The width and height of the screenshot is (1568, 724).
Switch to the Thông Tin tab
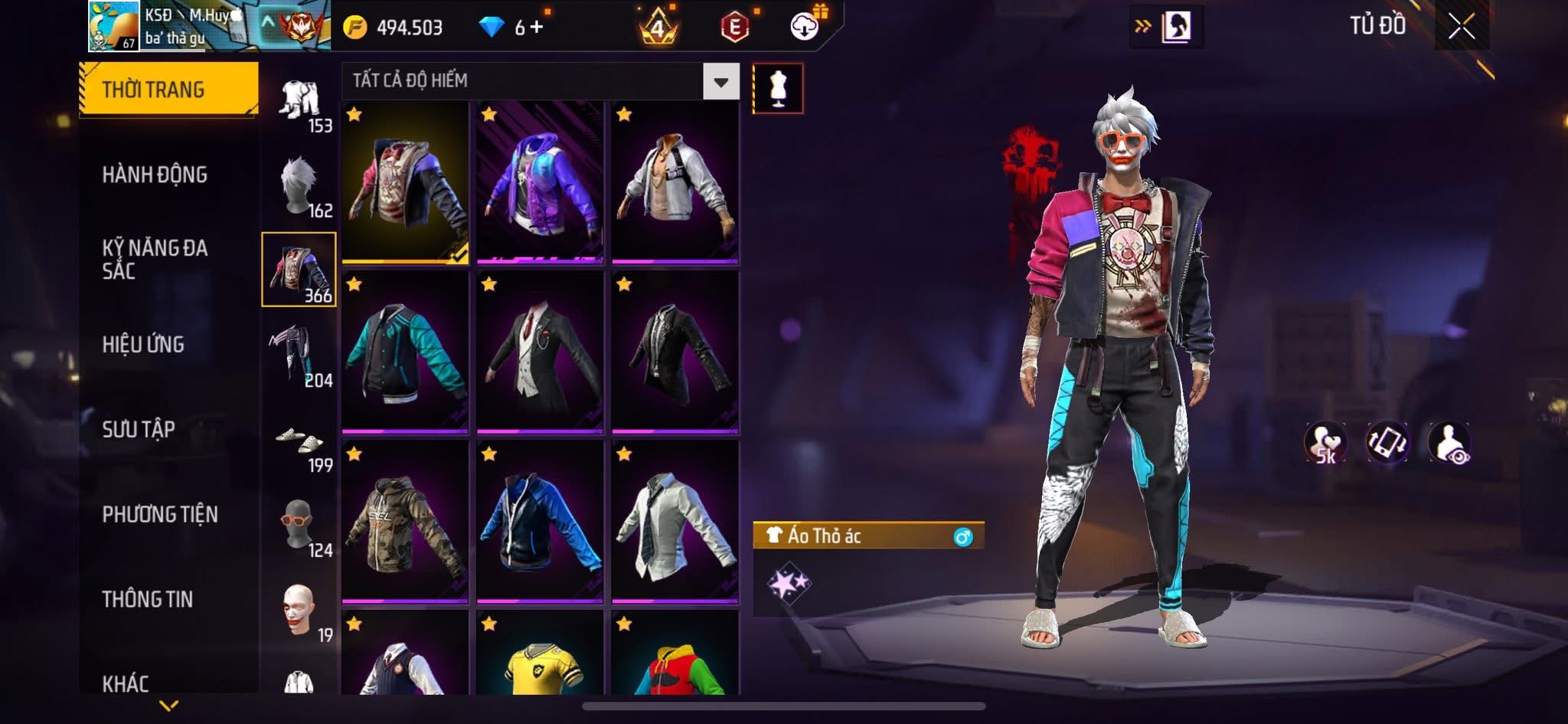pos(148,599)
